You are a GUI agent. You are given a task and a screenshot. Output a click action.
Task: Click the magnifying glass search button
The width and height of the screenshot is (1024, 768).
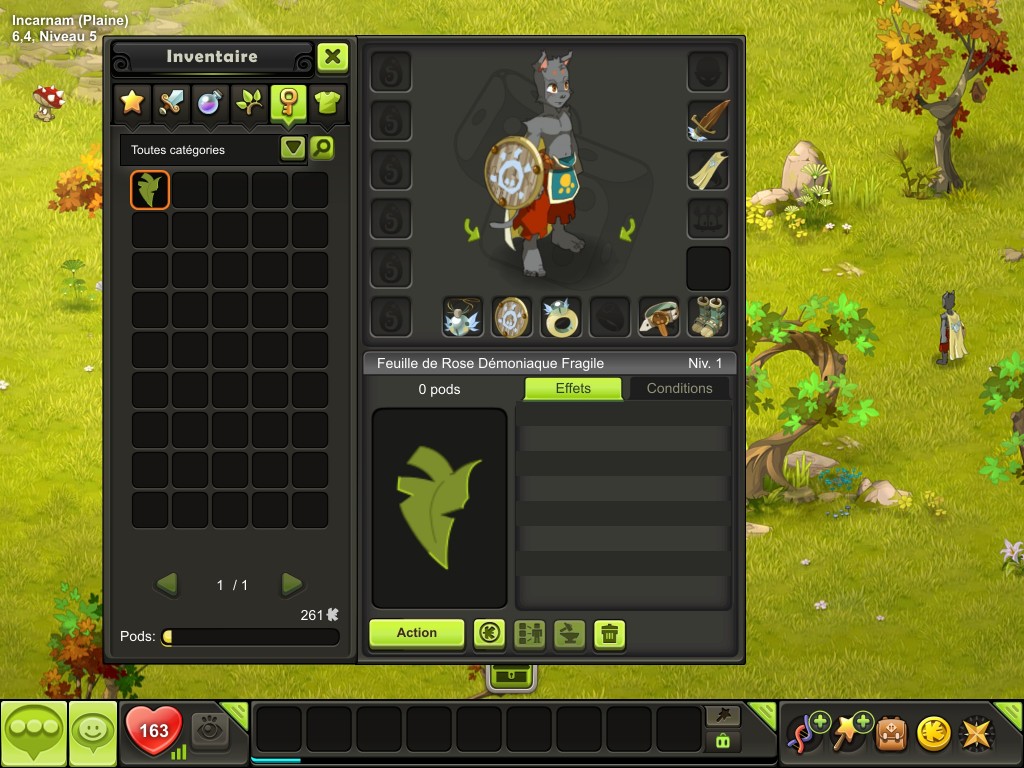(x=322, y=149)
